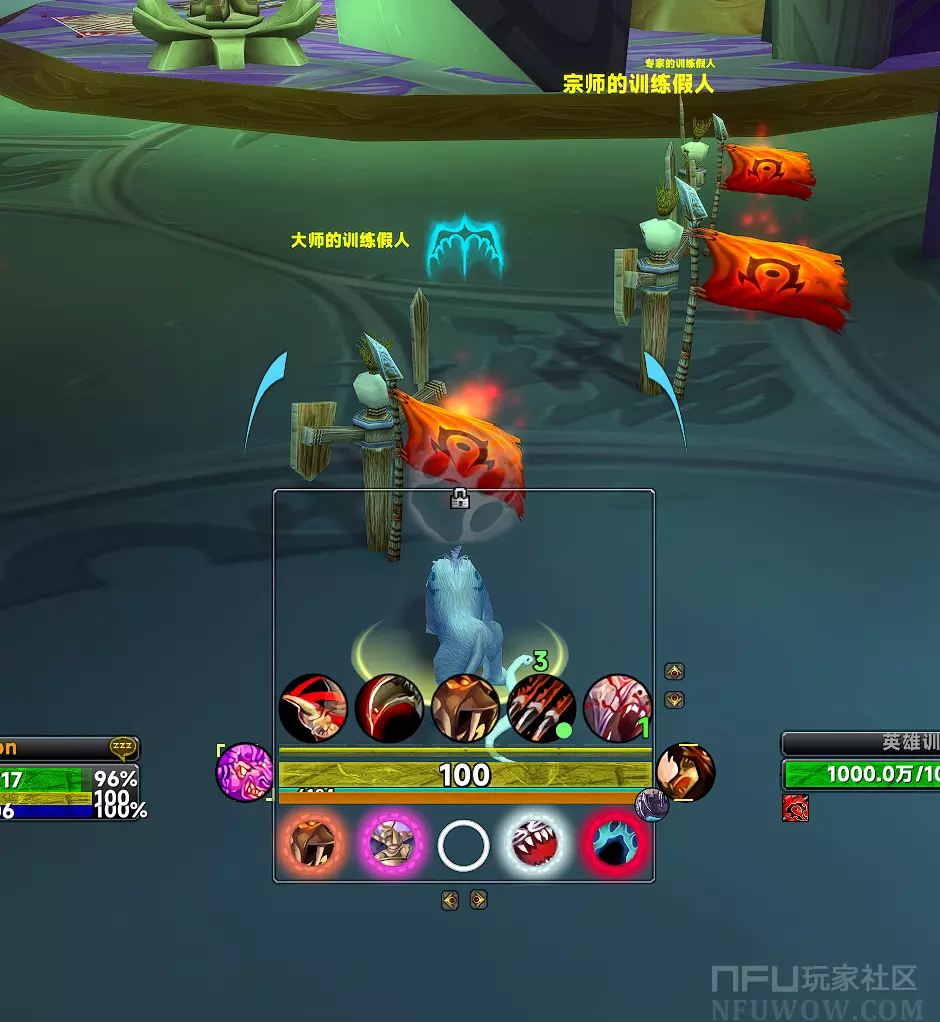Click the lower arrow button right of the frame
Image resolution: width=940 pixels, height=1022 pixels.
(x=675, y=700)
